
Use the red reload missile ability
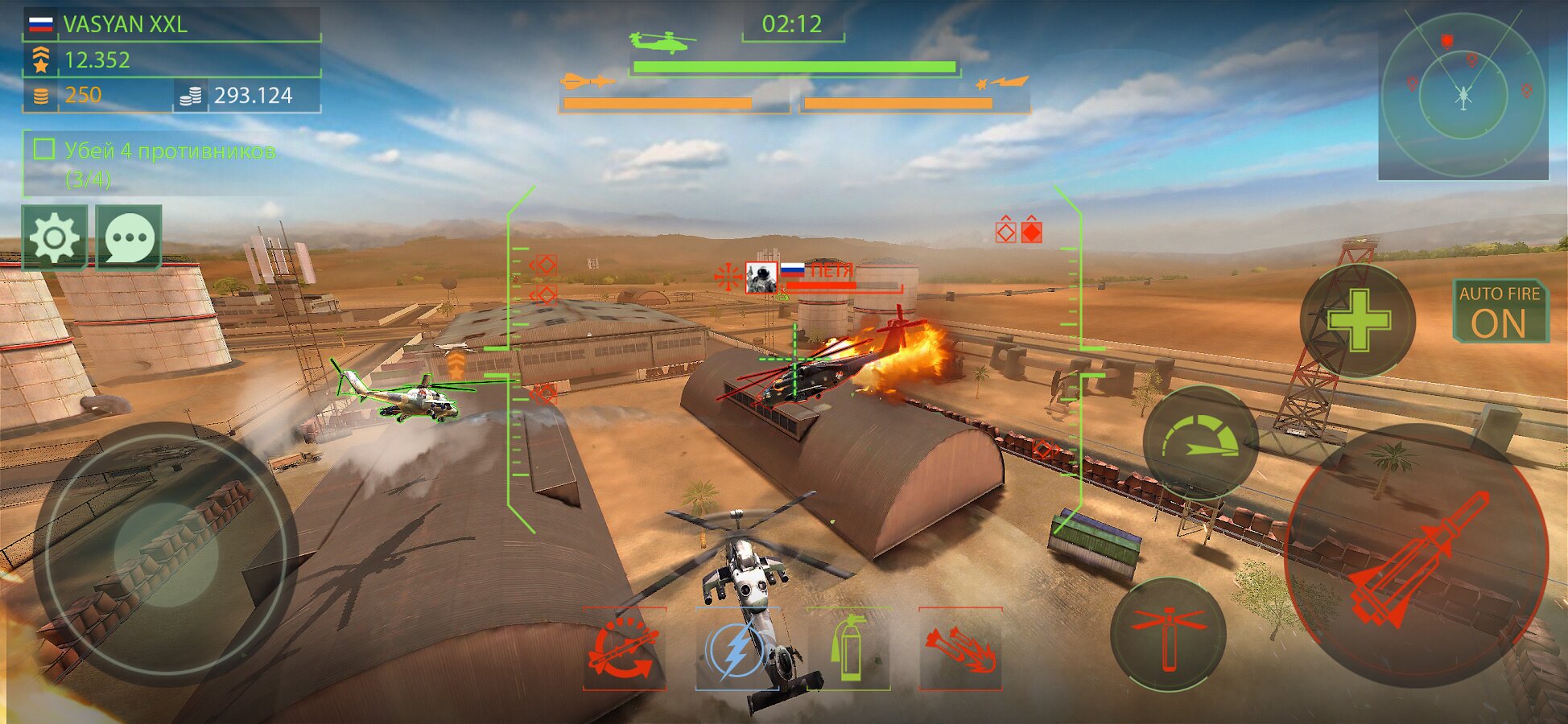point(625,649)
